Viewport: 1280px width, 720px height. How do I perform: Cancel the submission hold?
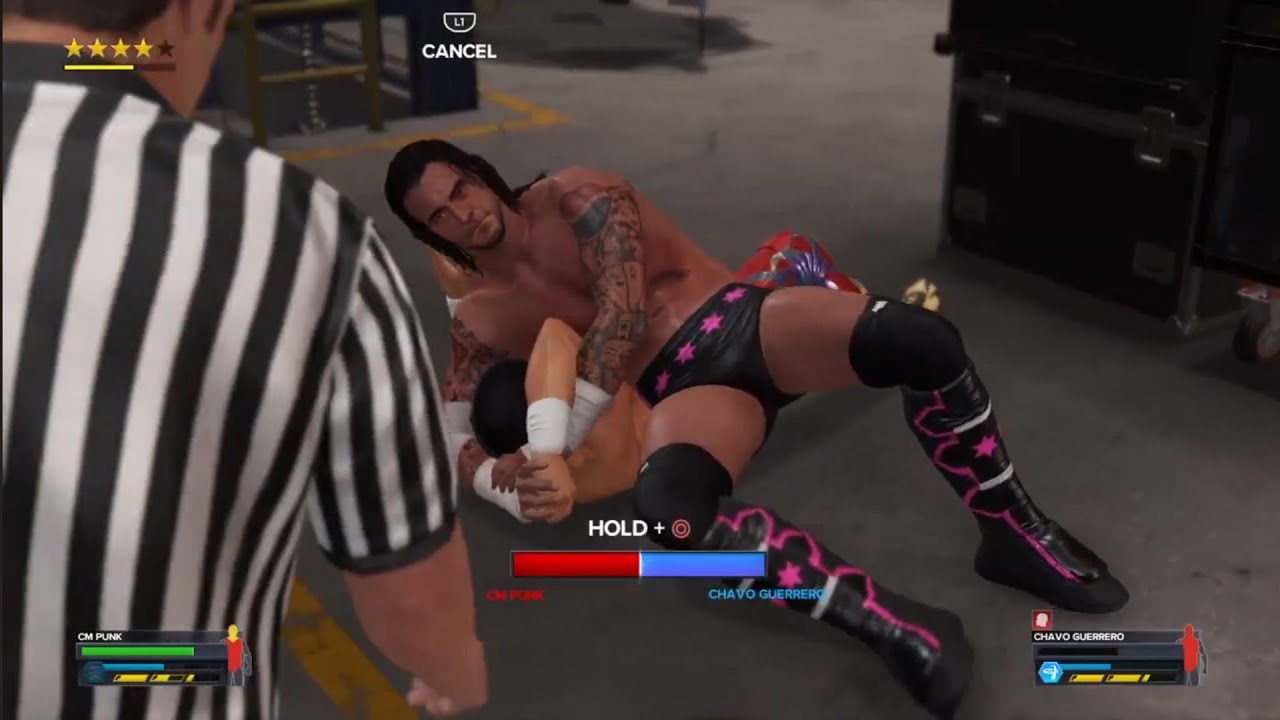pyautogui.click(x=459, y=37)
